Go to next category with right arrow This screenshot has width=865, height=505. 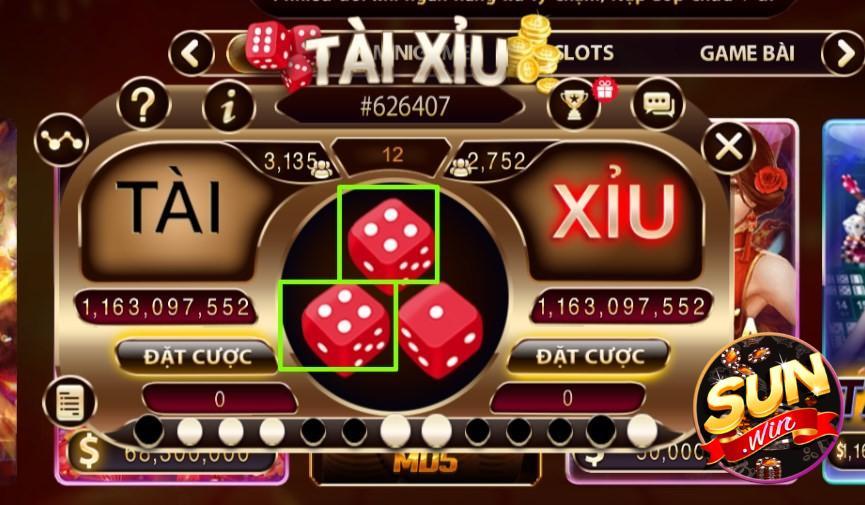click(842, 53)
